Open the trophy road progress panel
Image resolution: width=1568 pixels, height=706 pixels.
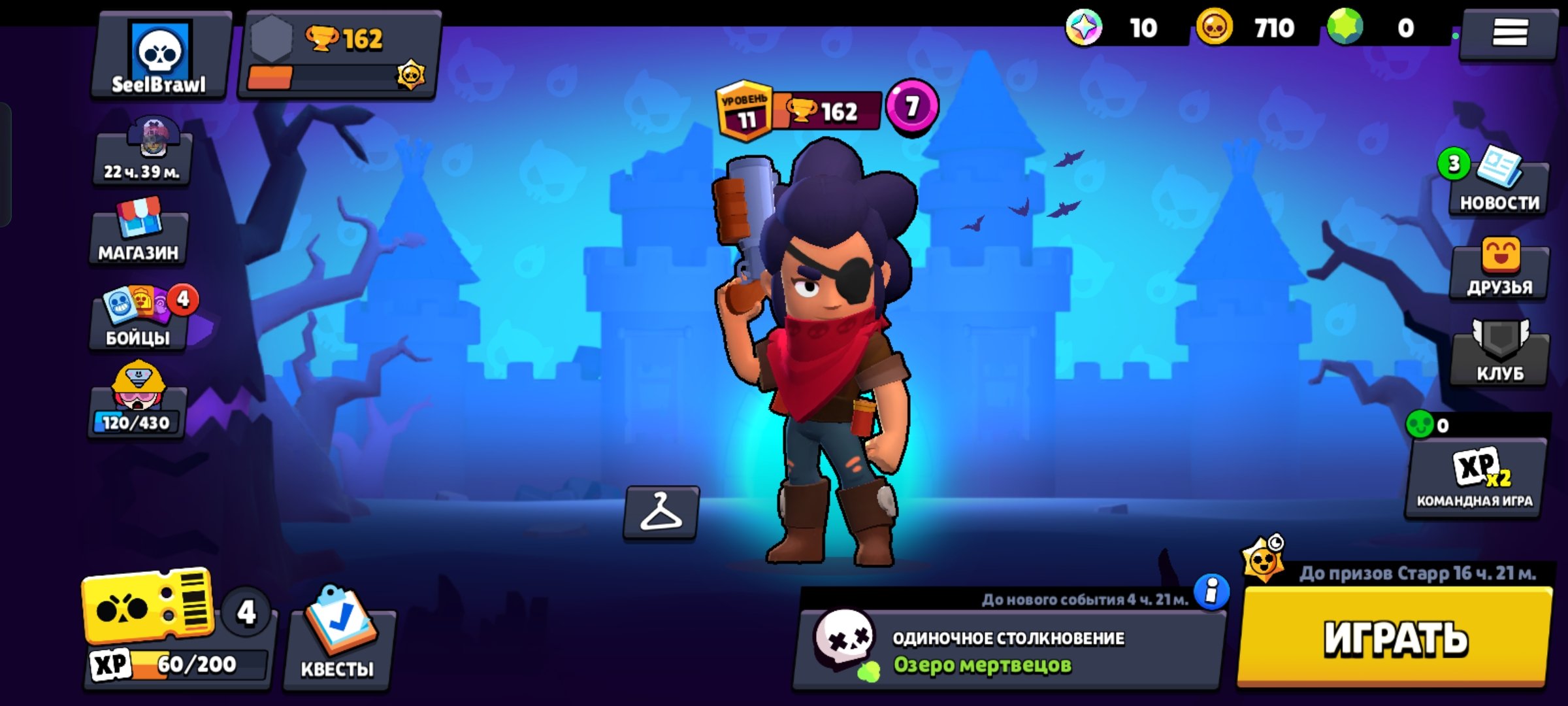click(338, 57)
